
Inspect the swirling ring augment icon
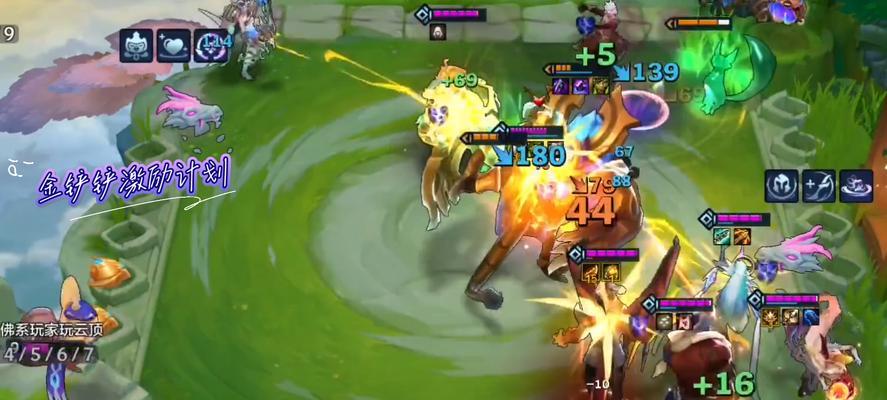(210, 46)
